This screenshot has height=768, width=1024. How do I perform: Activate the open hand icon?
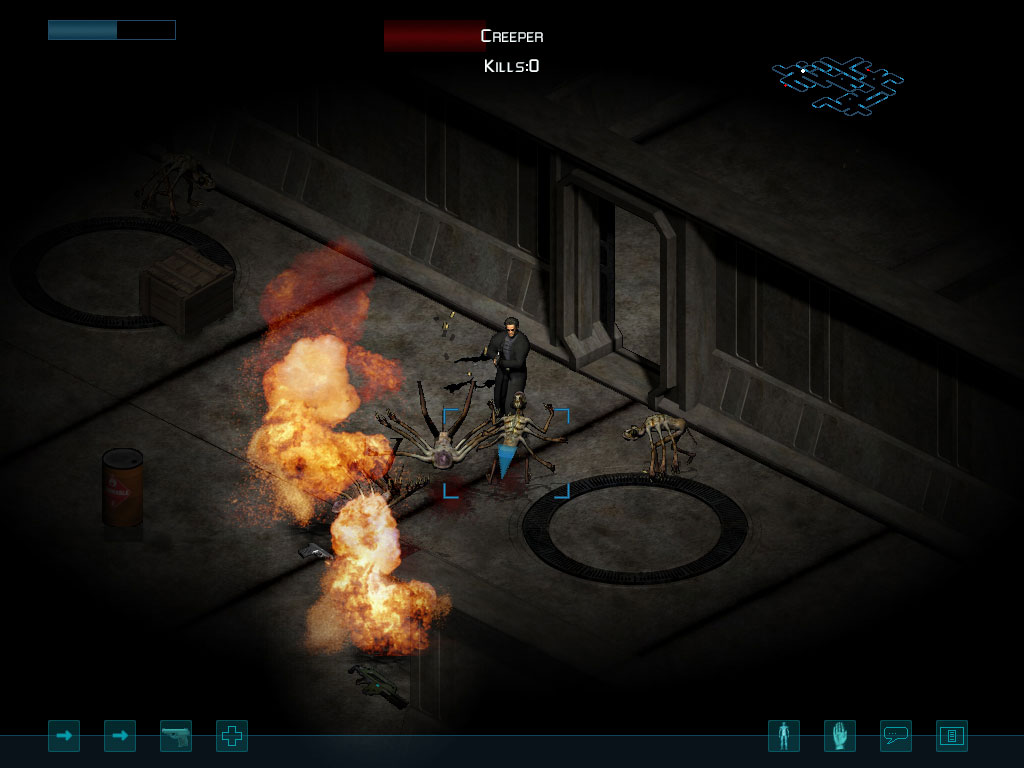pos(840,737)
